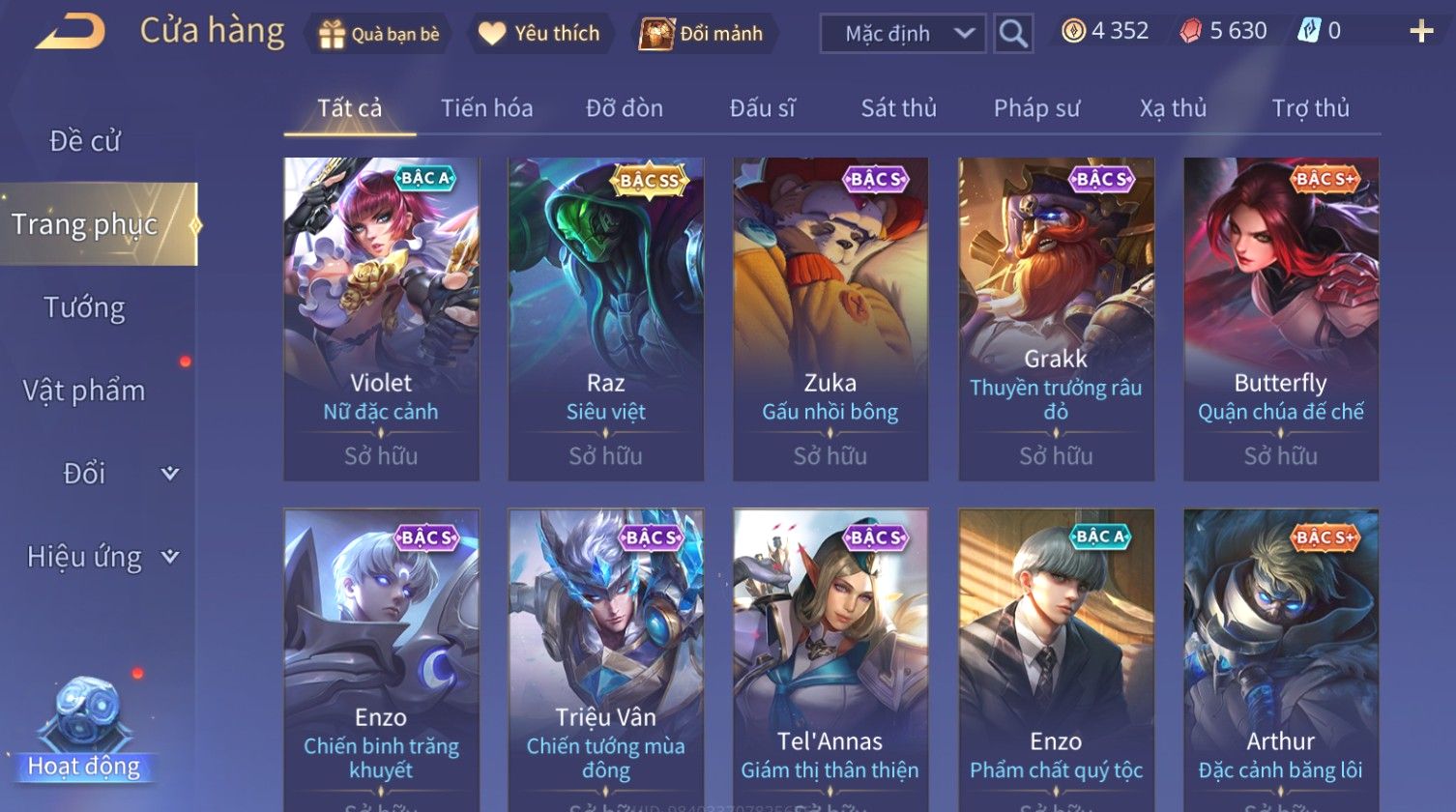Open the Yêu thích favorites list
Viewport: 1456px width, 812px height.
539,34
